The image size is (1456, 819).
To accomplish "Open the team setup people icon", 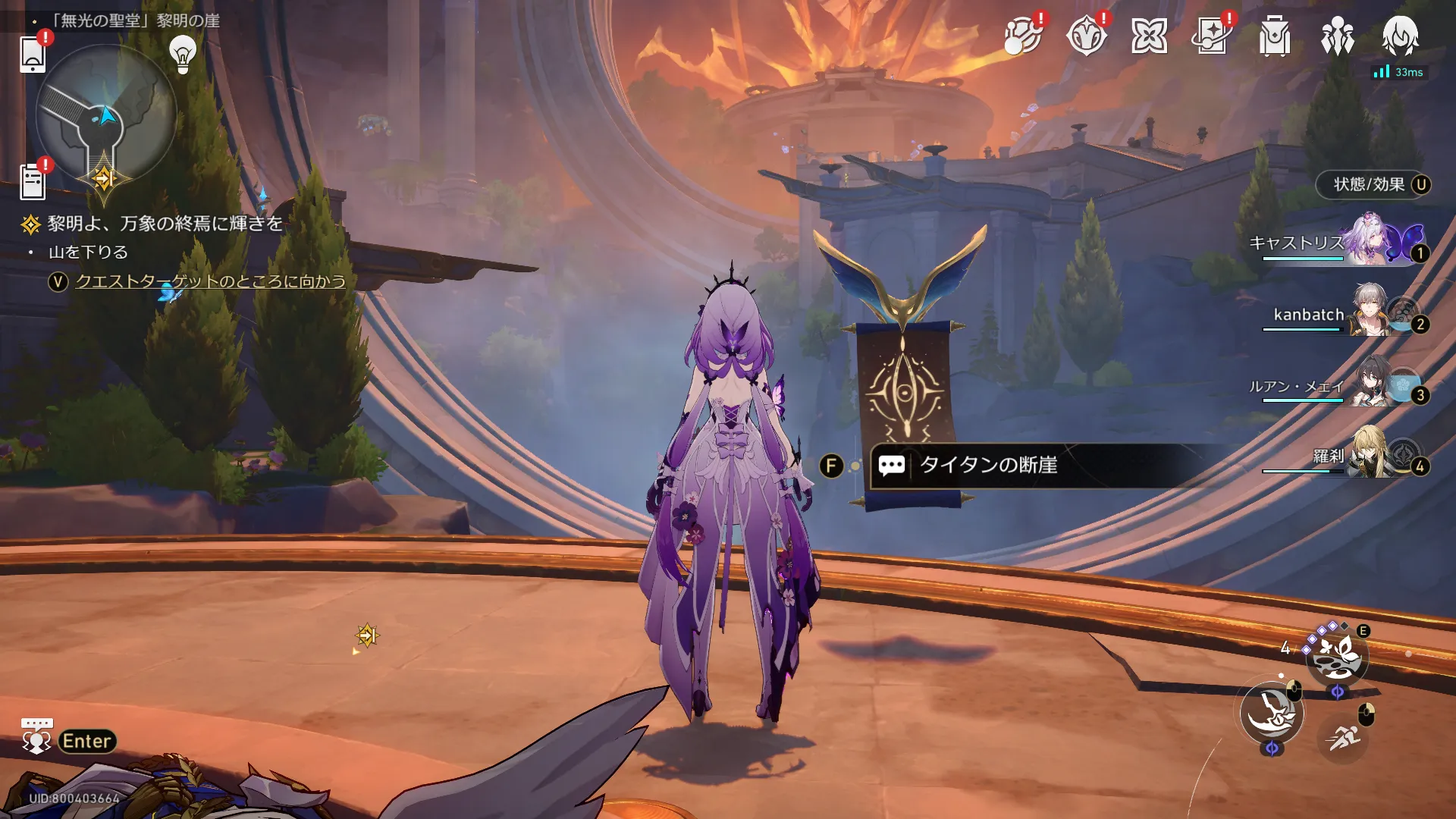I will point(1337,36).
